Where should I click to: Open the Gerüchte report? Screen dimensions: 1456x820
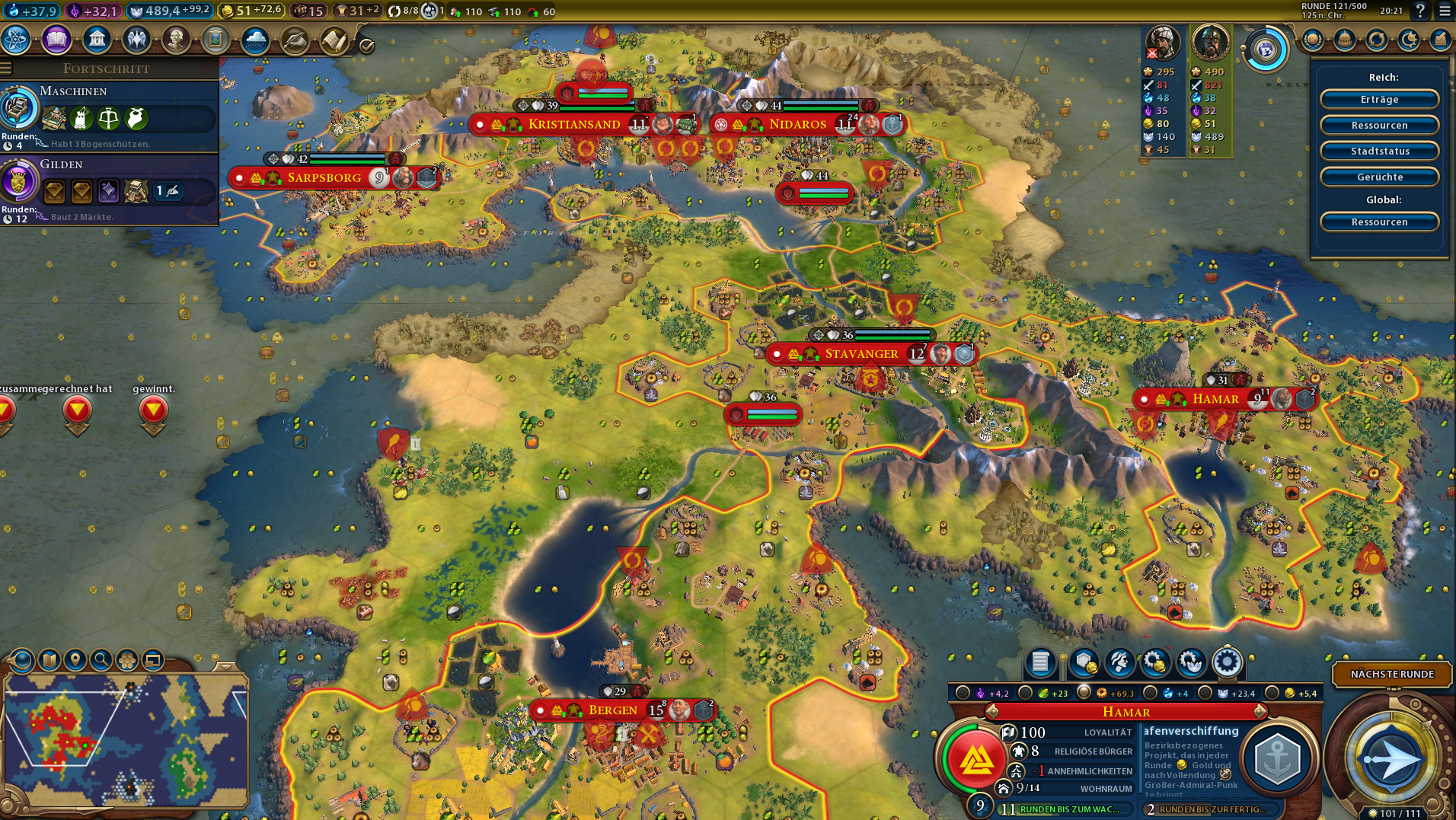tap(1379, 177)
